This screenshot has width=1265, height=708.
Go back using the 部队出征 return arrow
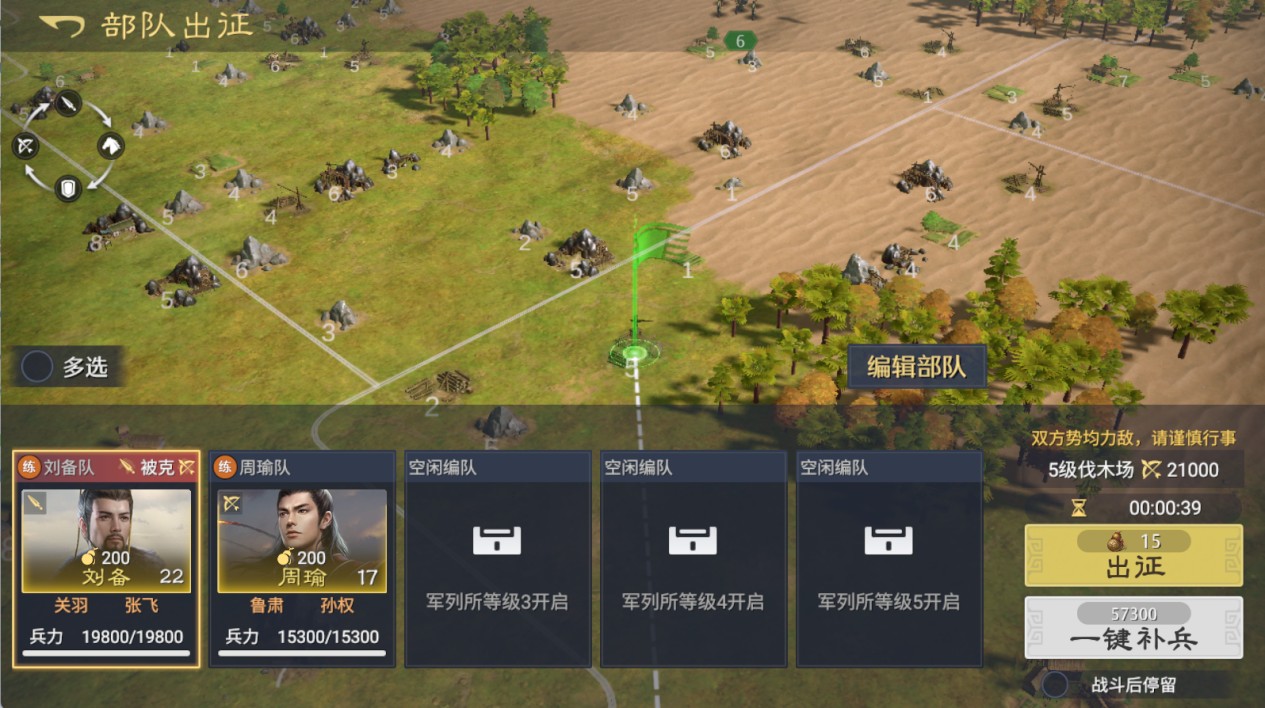[x=62, y=26]
